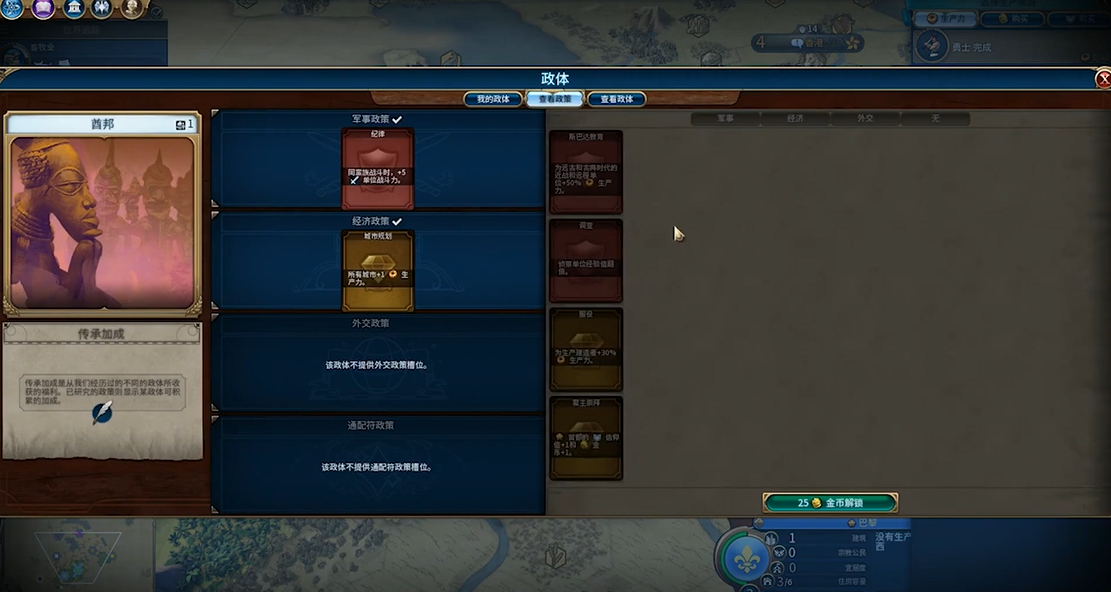
Task: Select the 查看政策 tab
Action: coord(555,99)
